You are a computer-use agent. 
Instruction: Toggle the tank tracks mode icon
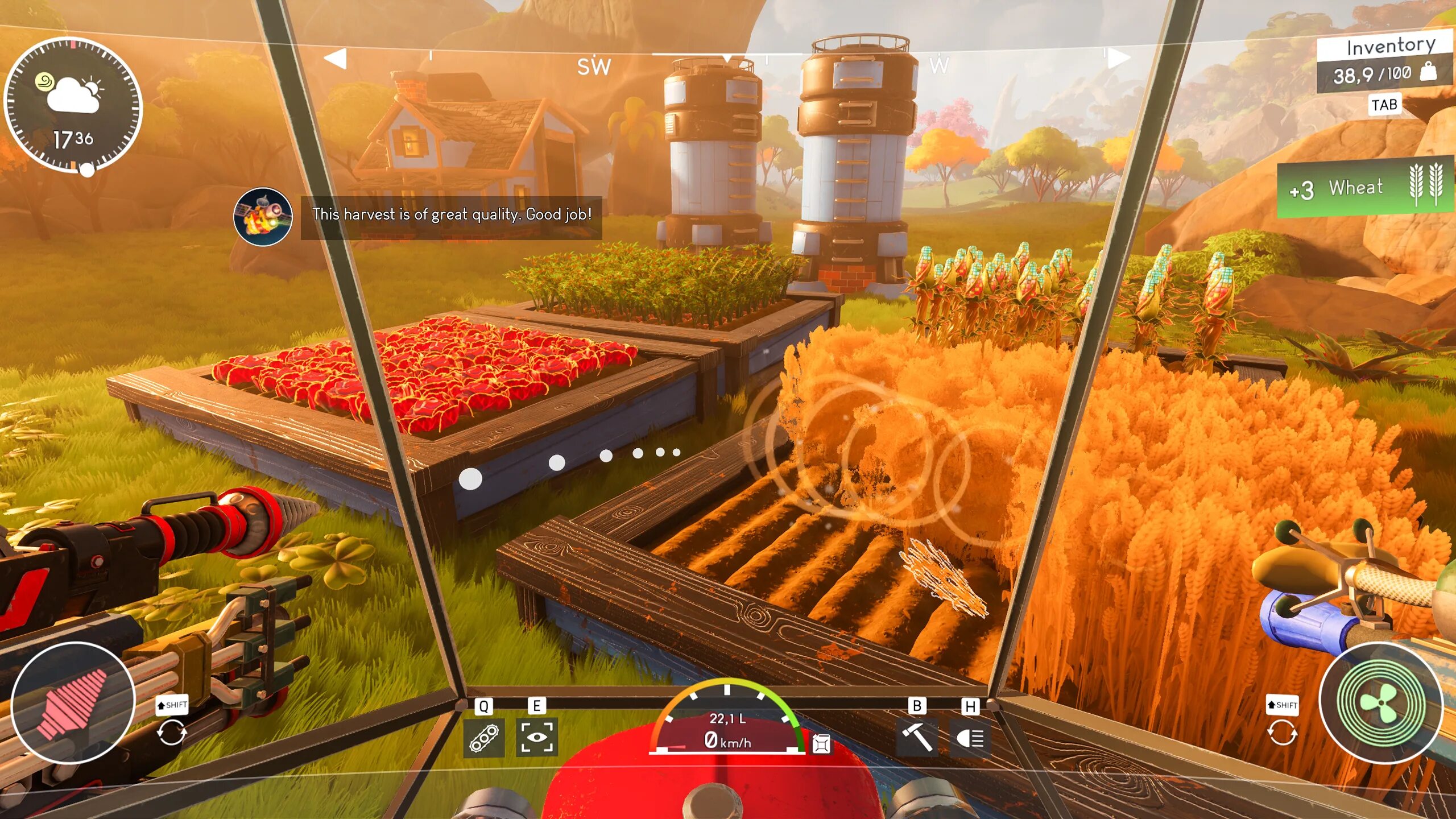click(483, 738)
